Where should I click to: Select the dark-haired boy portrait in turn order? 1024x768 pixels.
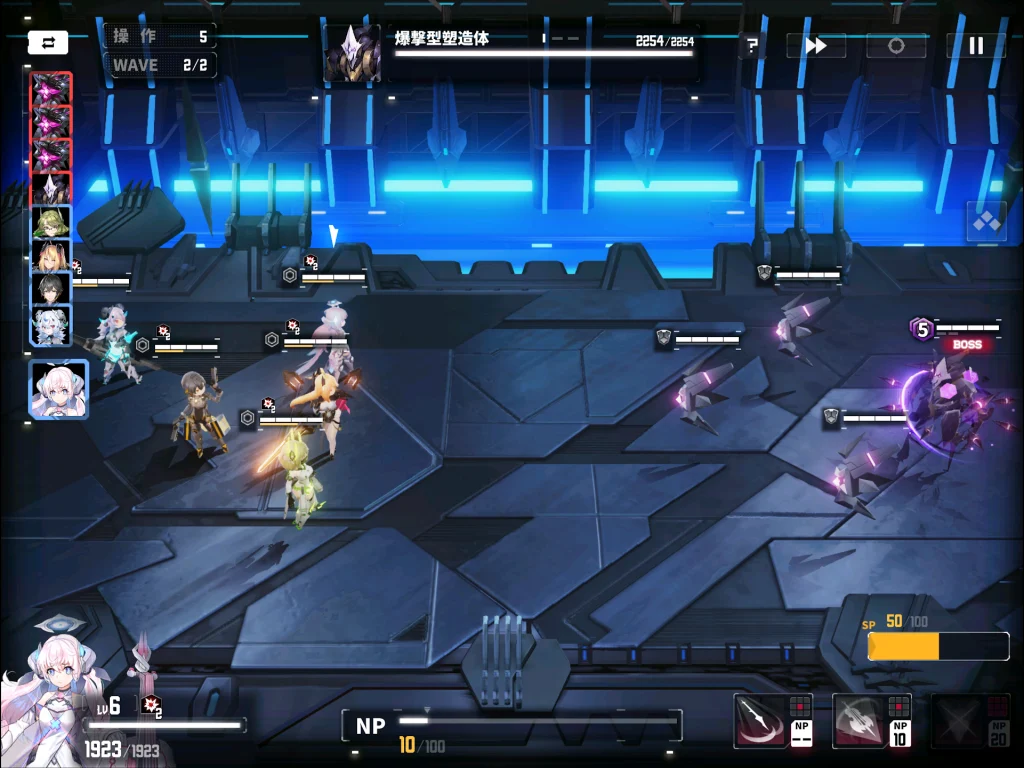point(50,291)
